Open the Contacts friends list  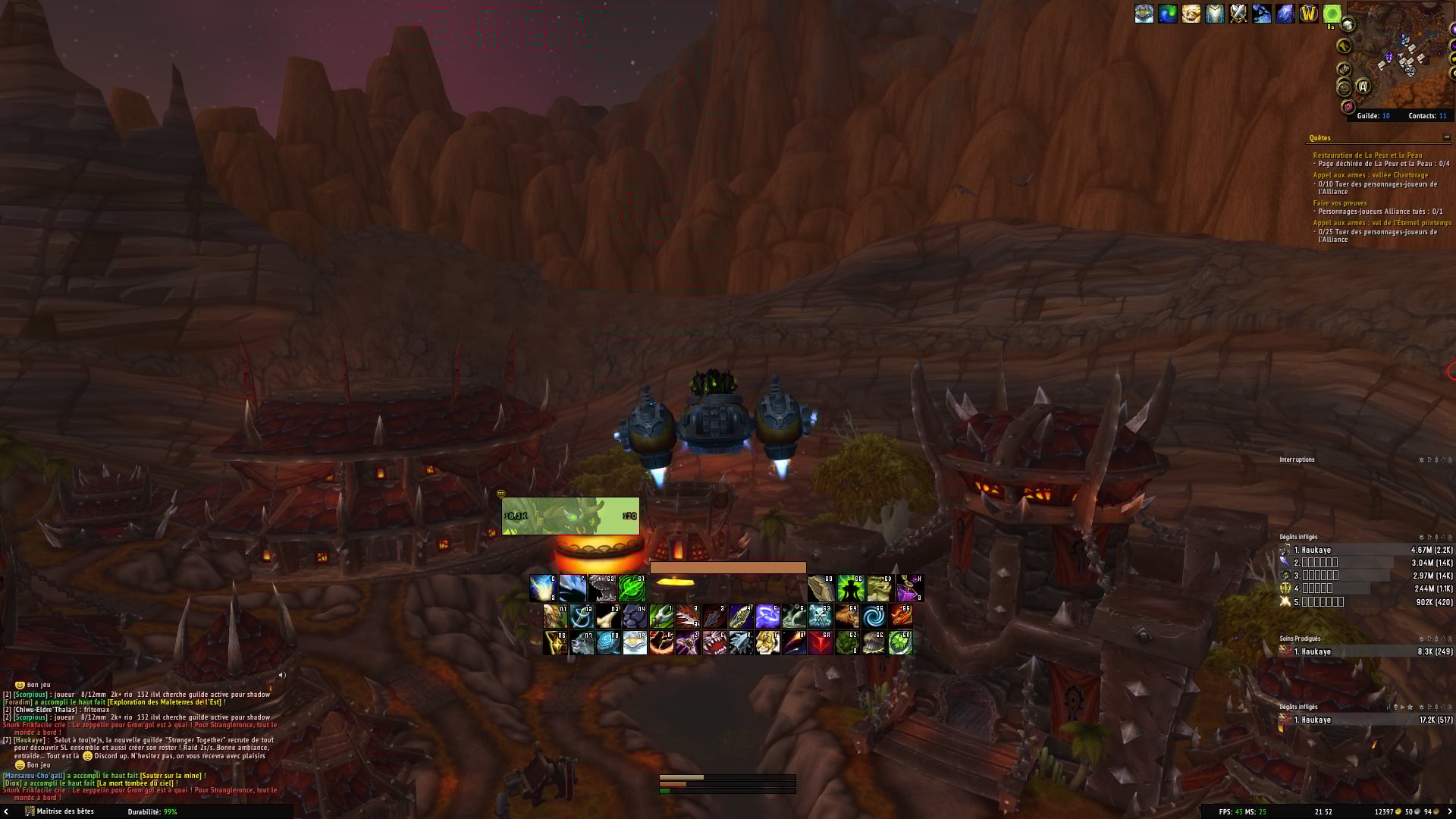pos(1427,116)
